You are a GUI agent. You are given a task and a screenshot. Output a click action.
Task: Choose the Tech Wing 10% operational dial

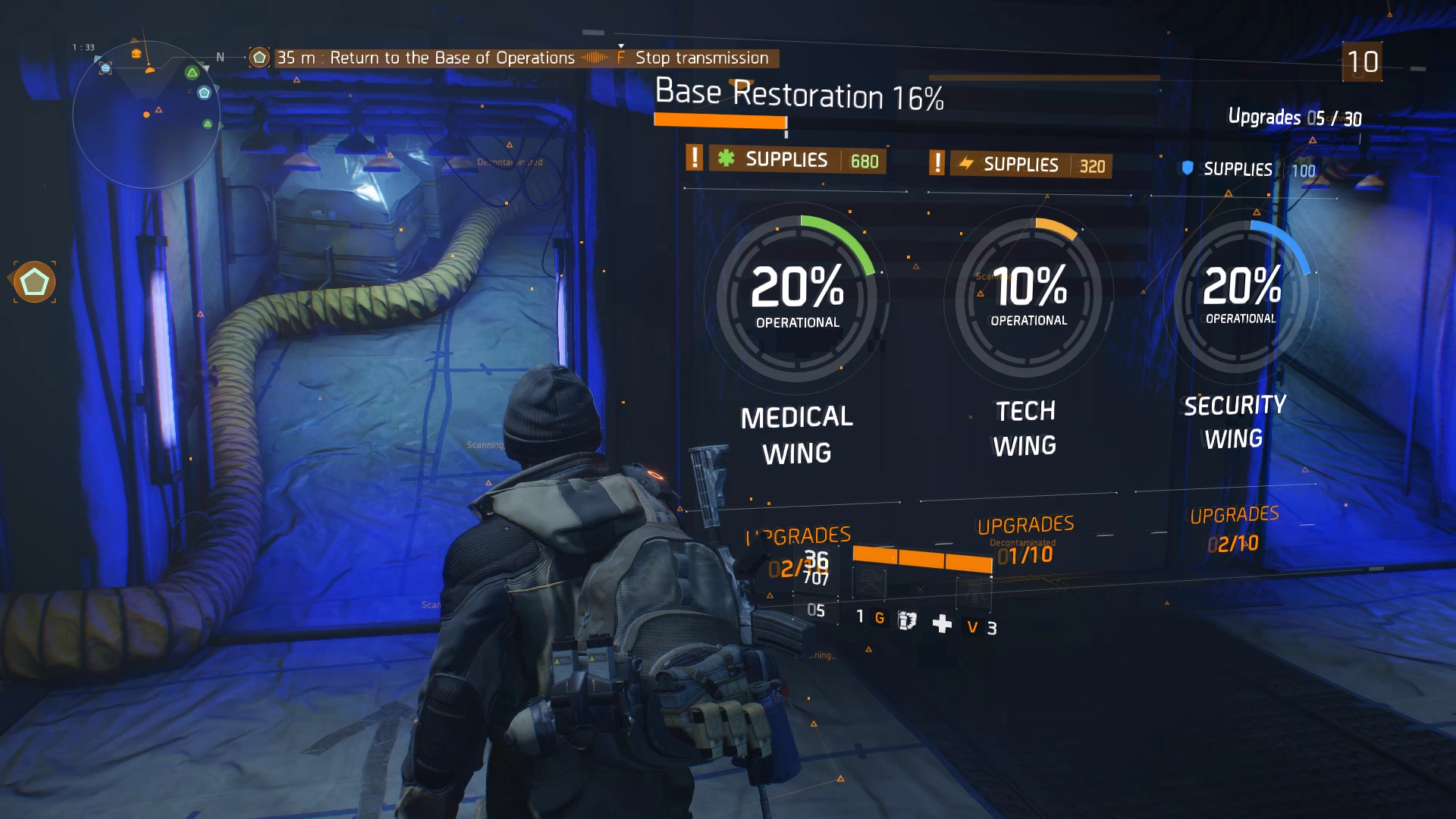pos(1029,296)
